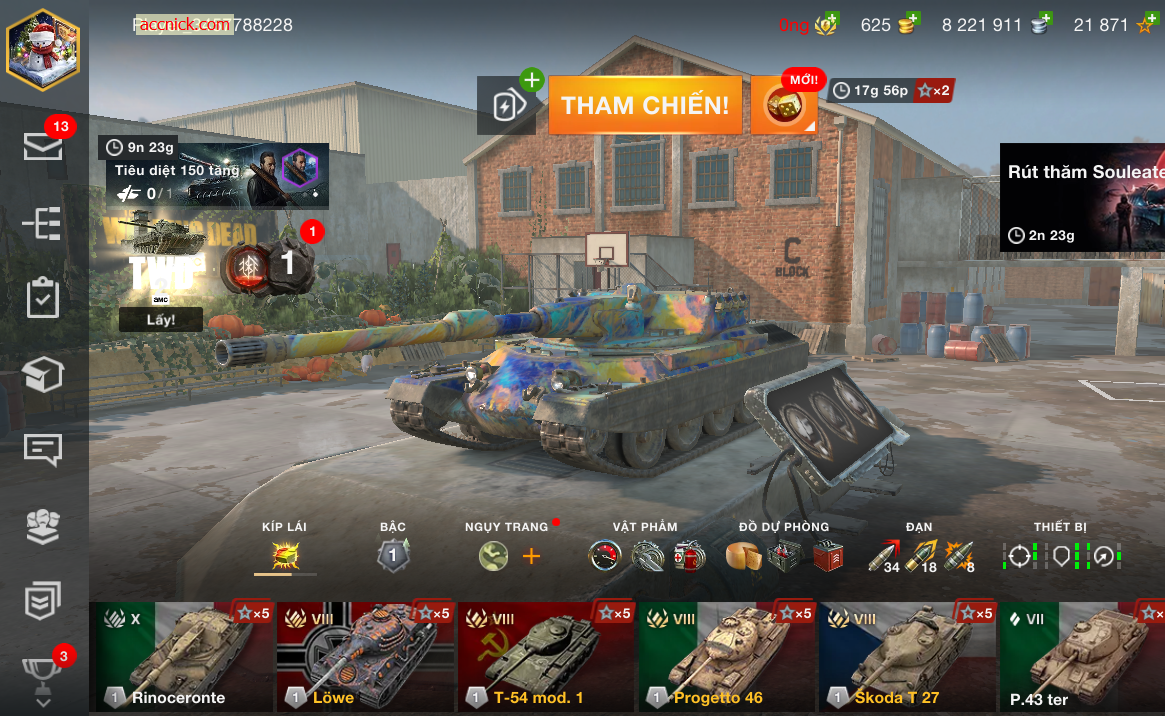The width and height of the screenshot is (1165, 716).
Task: Buy gold via the 625 gold counter
Action: tap(891, 25)
